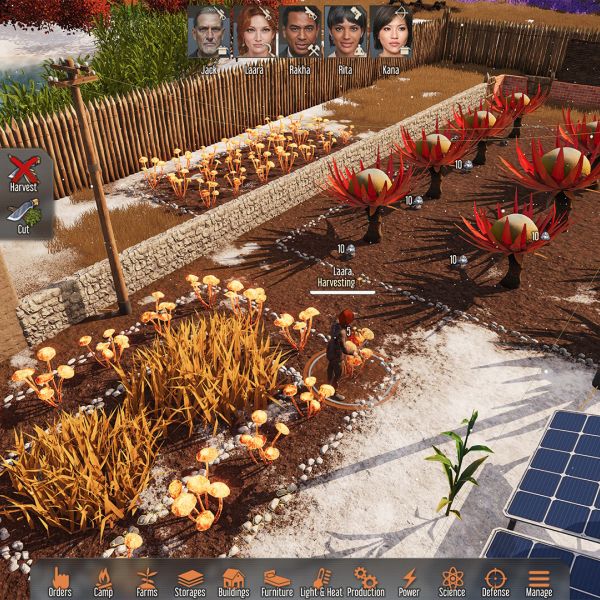The width and height of the screenshot is (600, 600).
Task: Show the Farms build menu
Action: 147,581
